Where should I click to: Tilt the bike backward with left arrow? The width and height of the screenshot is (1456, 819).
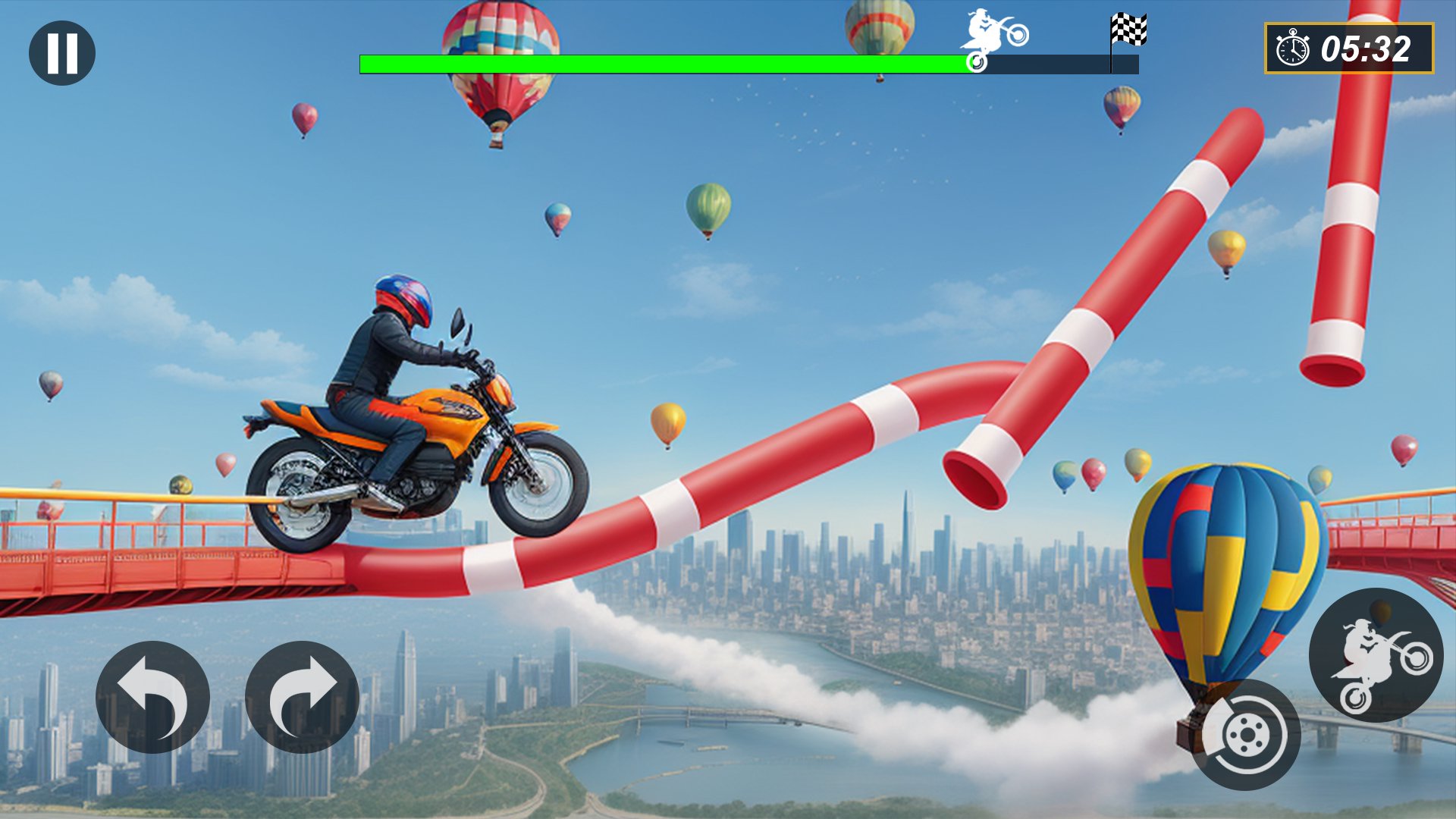coord(152,697)
